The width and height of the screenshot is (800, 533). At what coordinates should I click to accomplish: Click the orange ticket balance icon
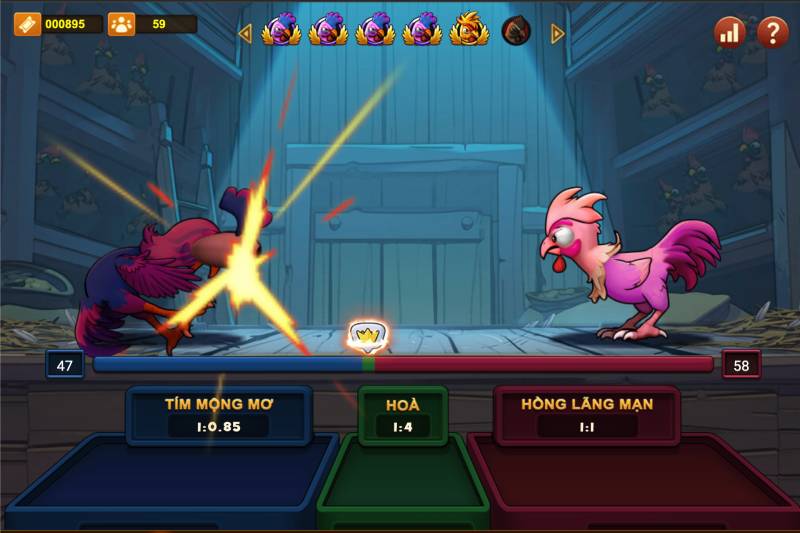pyautogui.click(x=27, y=24)
